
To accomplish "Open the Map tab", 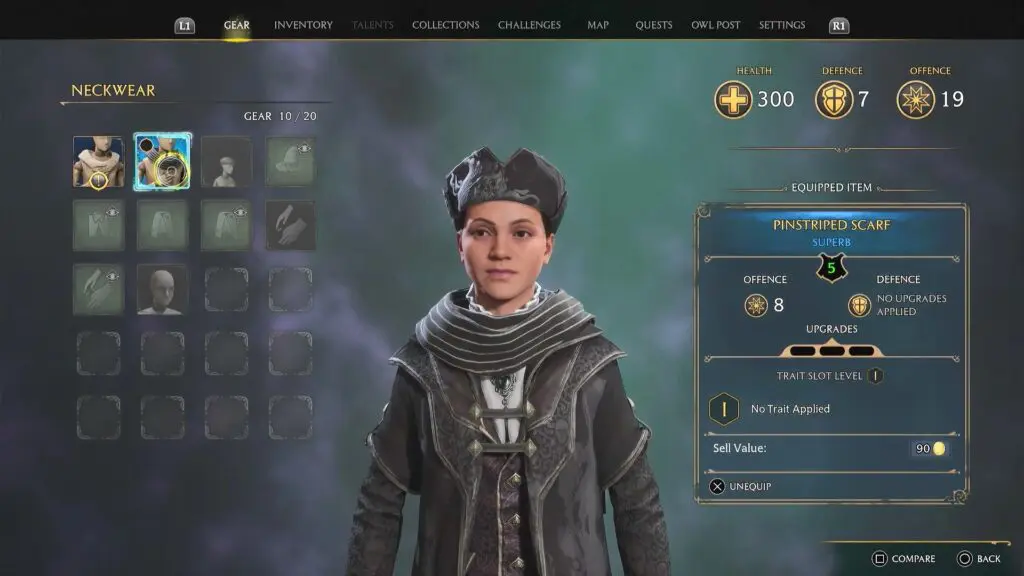I will click(x=598, y=25).
